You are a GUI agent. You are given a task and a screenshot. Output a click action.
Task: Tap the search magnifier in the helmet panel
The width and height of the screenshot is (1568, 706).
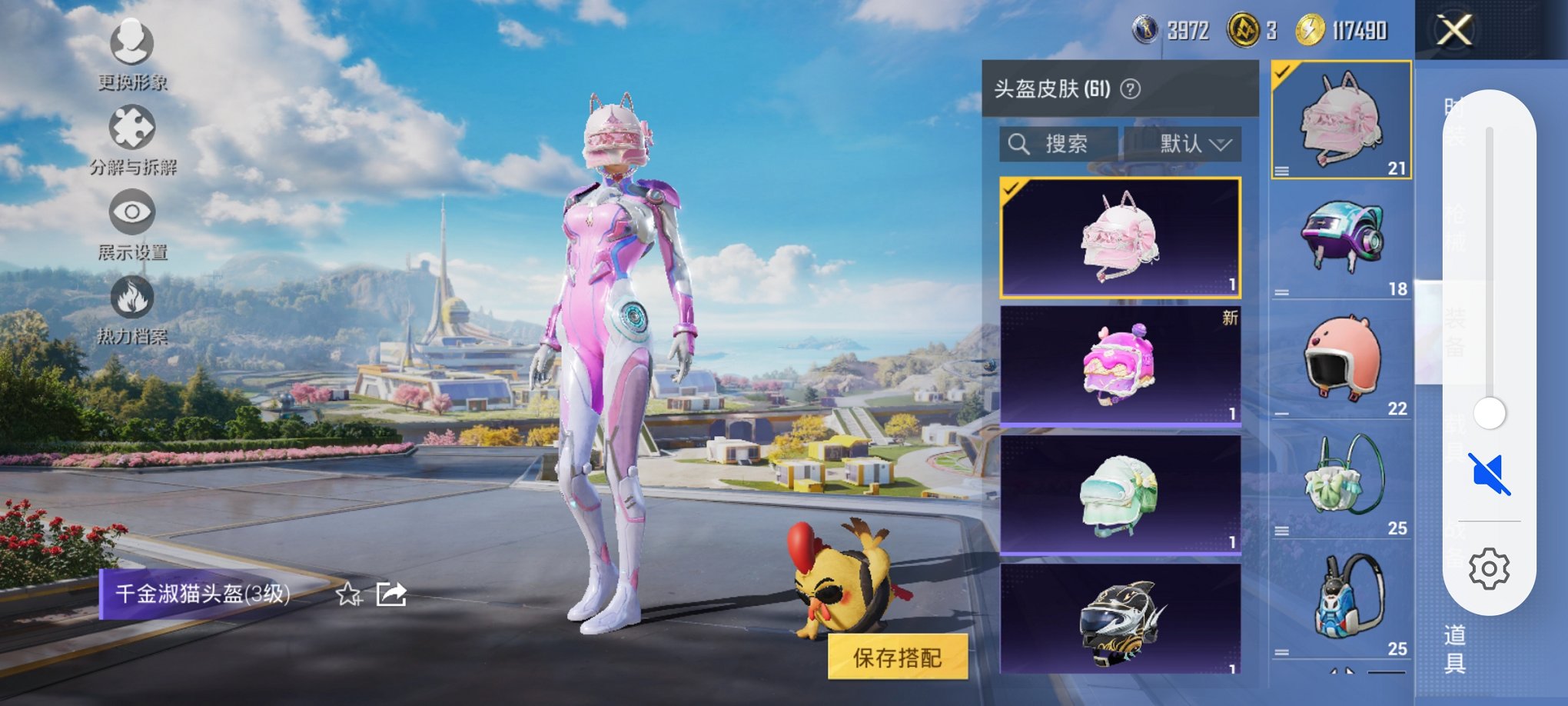[x=1021, y=144]
